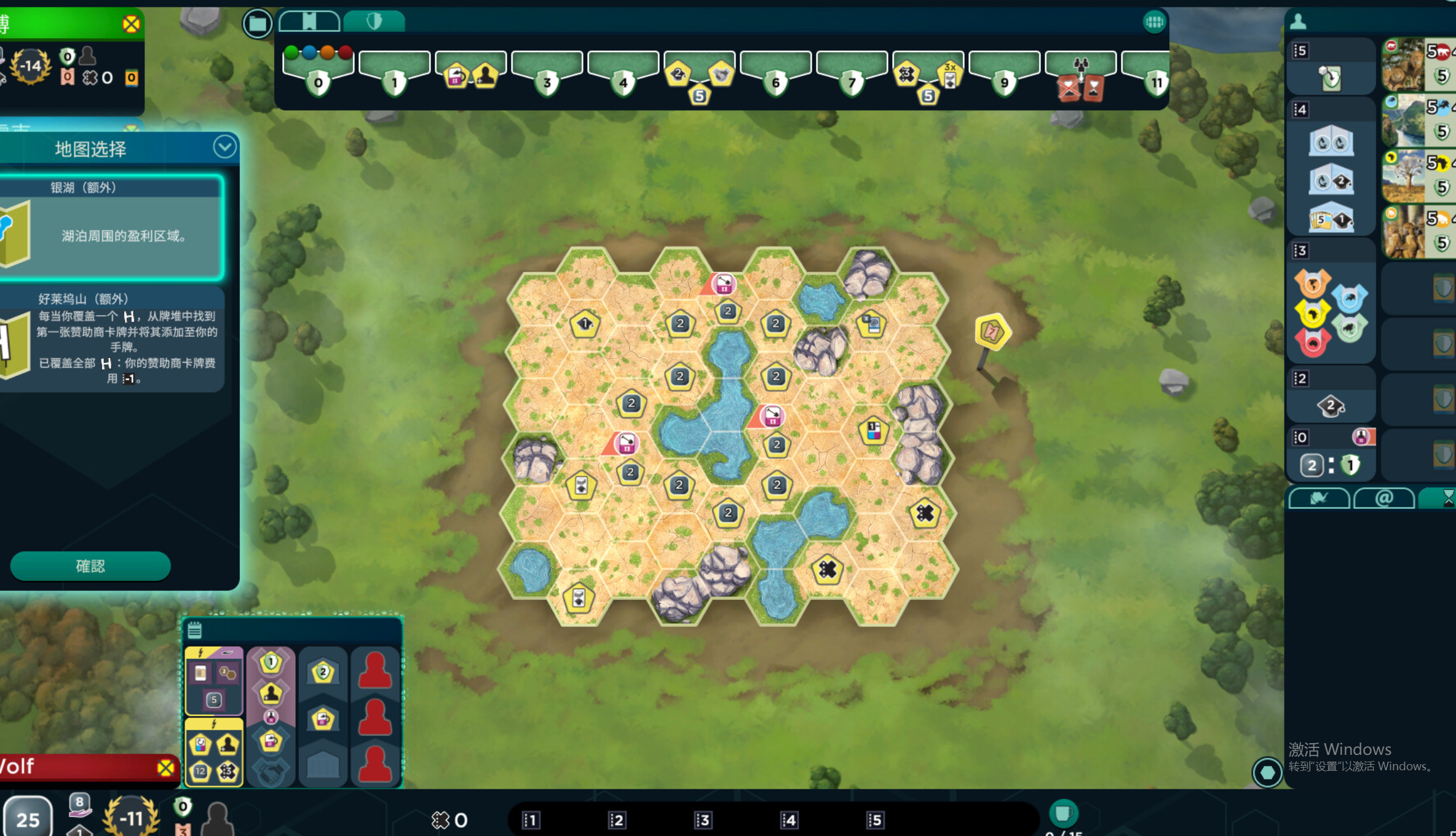Screen dimensions: 1456x836
Task: Click the round hexagon button near Windows watermark
Action: point(1267,772)
